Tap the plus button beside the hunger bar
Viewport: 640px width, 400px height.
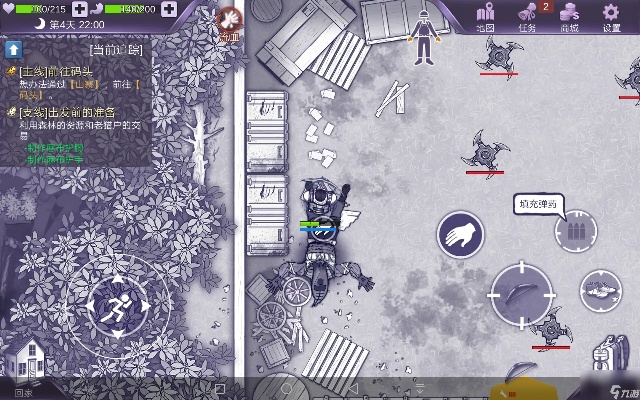(168, 9)
